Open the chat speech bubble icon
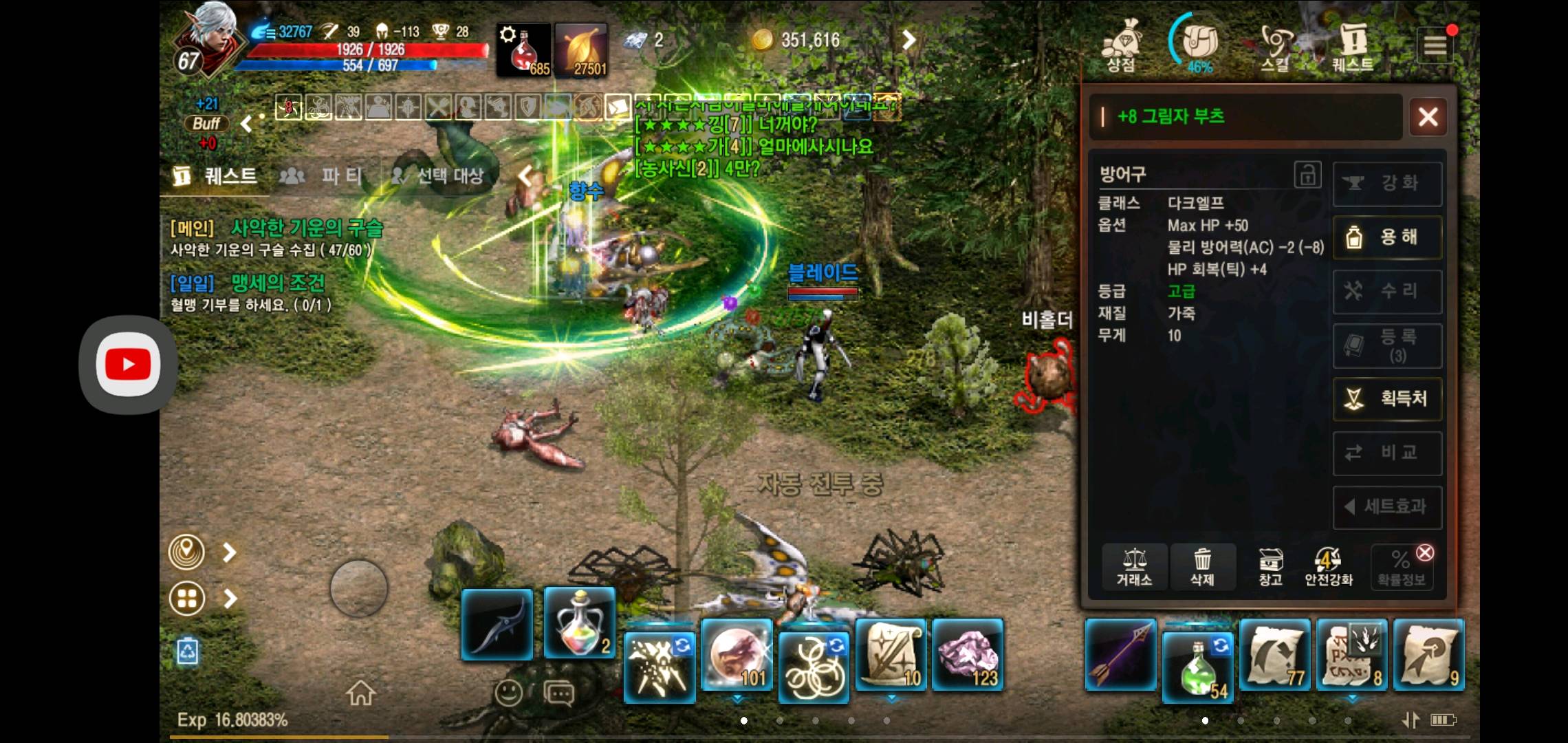 pos(558,693)
